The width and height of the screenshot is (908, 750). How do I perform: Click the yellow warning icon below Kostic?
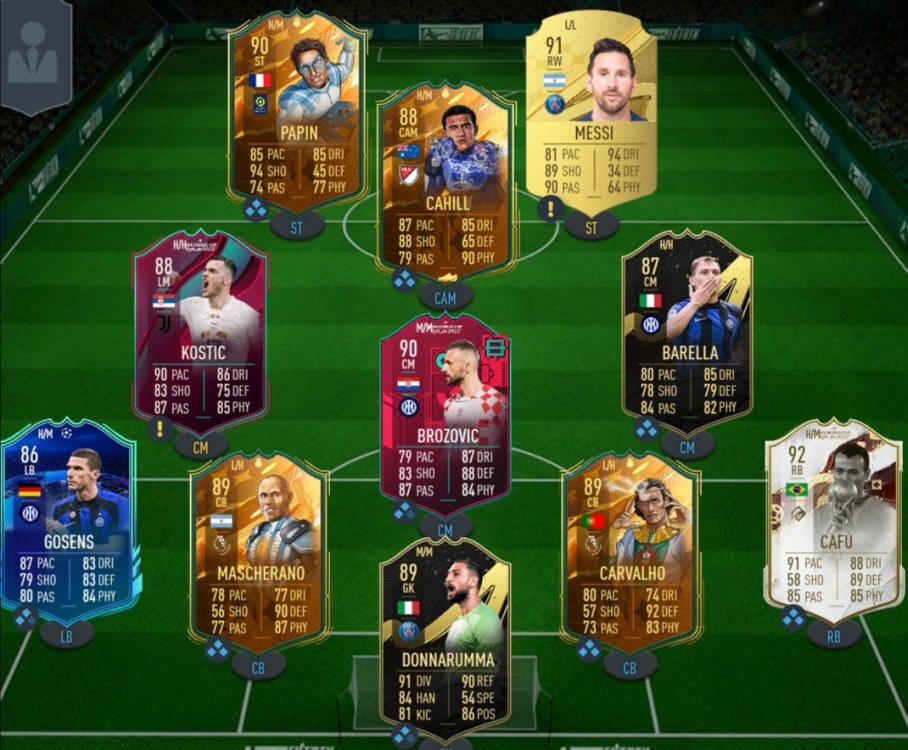click(x=158, y=430)
